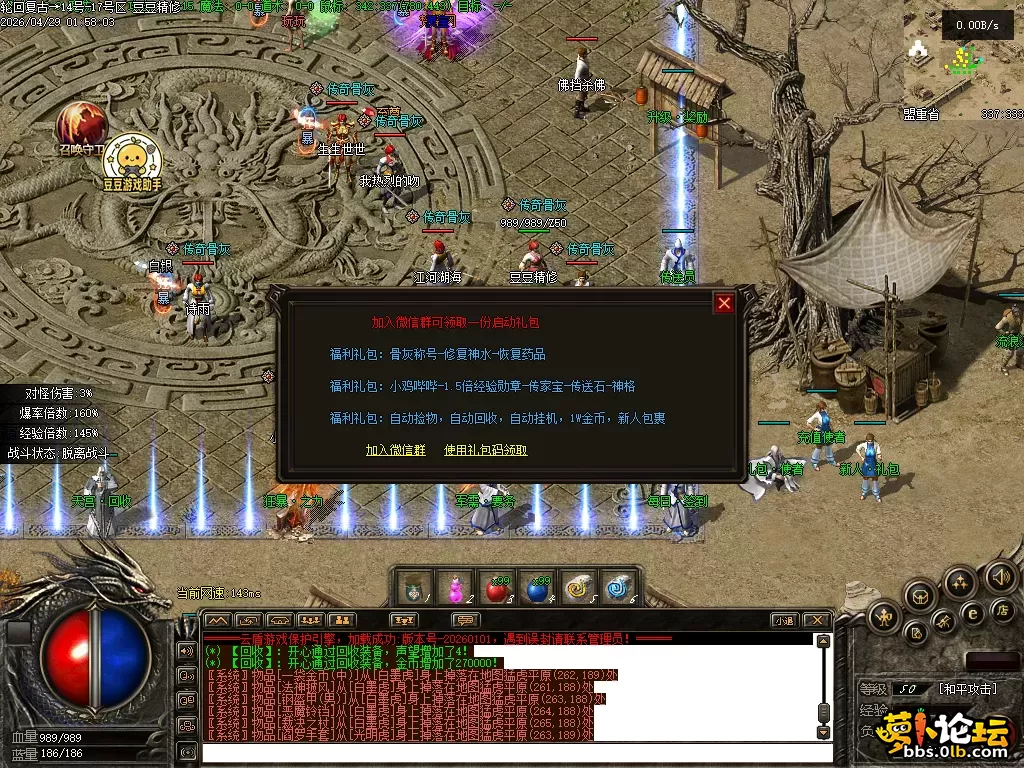The height and width of the screenshot is (768, 1024).
Task: Activate the 召唤守卫 summon guard icon
Action: coord(80,123)
